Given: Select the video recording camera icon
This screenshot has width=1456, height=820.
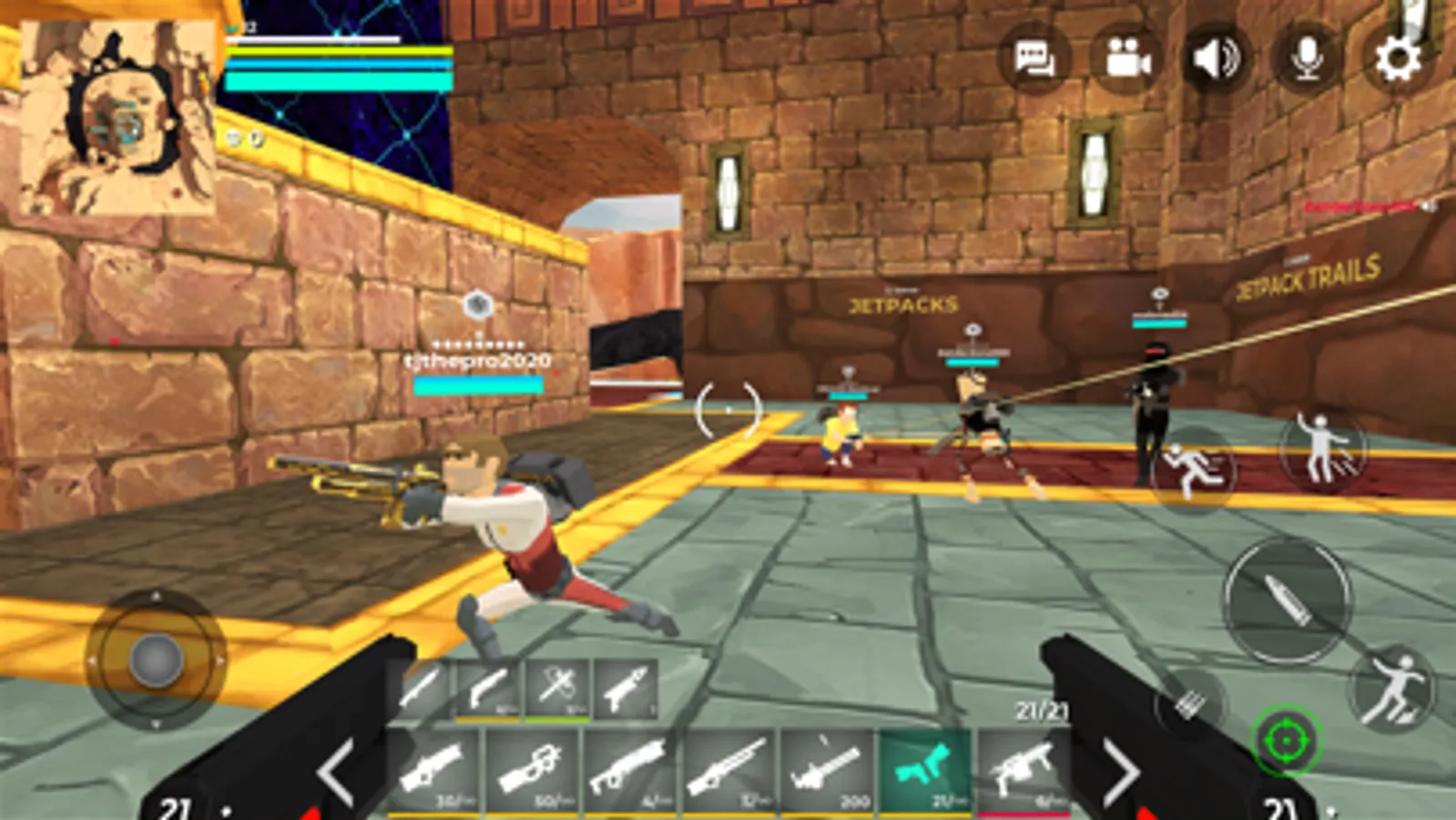Looking at the screenshot, I should click(1128, 58).
